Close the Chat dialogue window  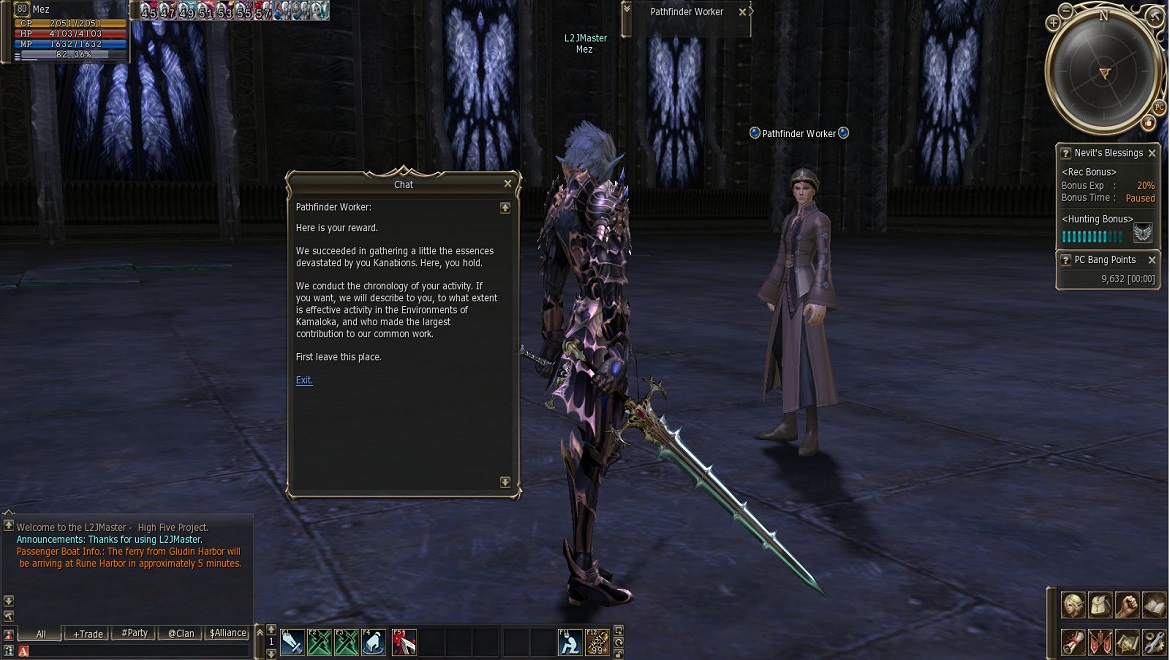[x=508, y=184]
